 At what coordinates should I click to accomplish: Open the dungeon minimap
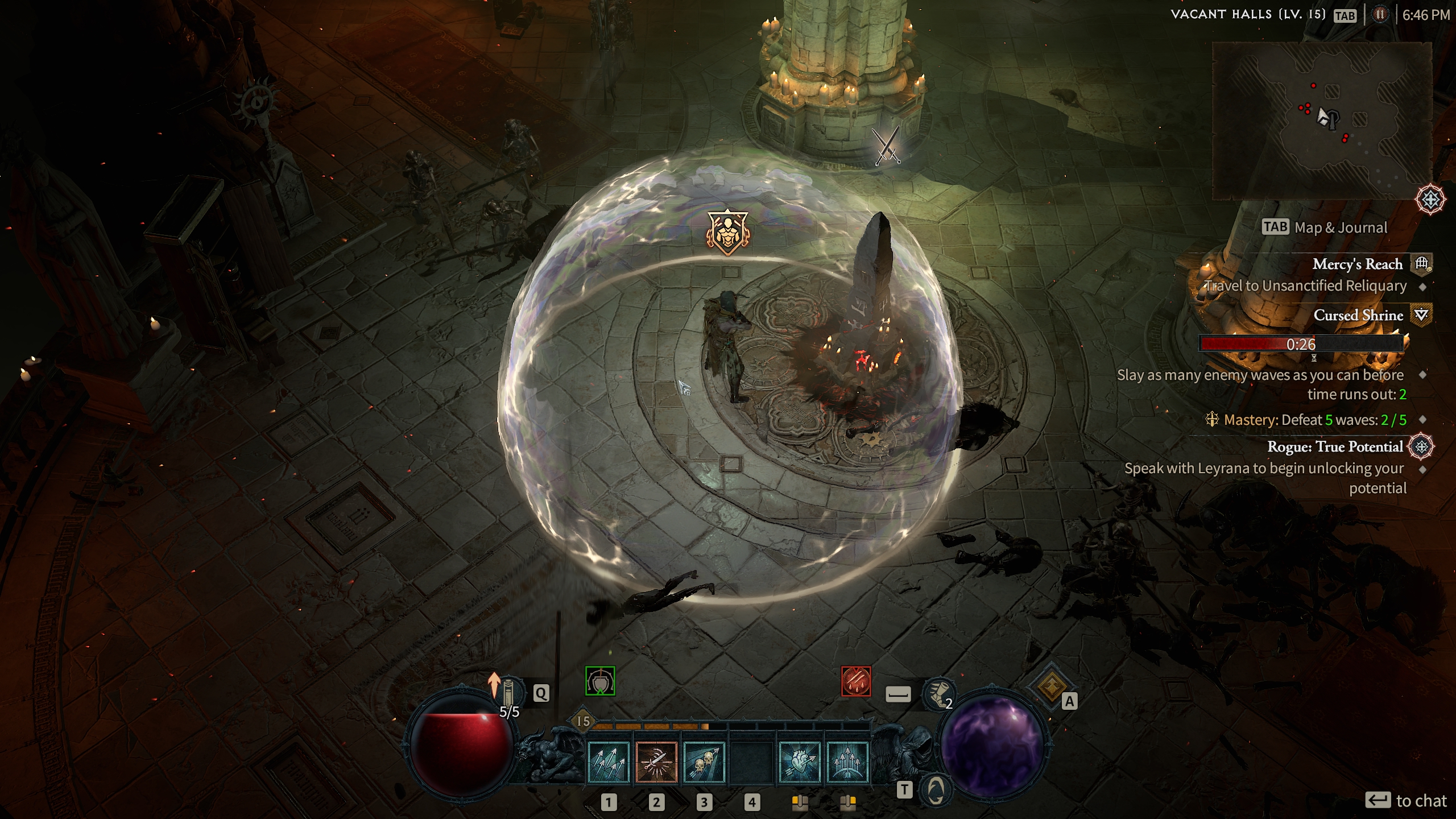(x=1322, y=121)
